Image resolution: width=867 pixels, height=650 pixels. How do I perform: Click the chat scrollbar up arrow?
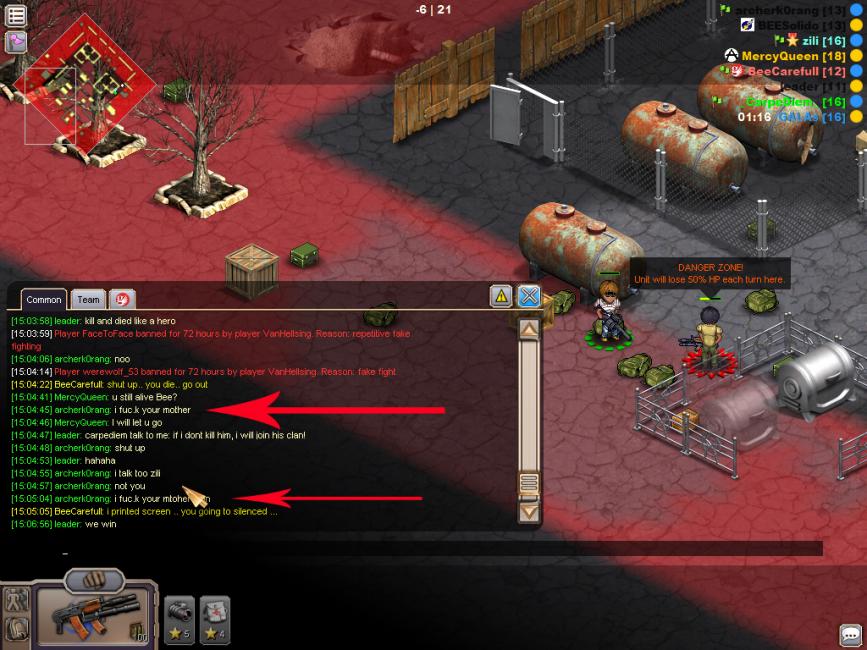click(x=529, y=326)
